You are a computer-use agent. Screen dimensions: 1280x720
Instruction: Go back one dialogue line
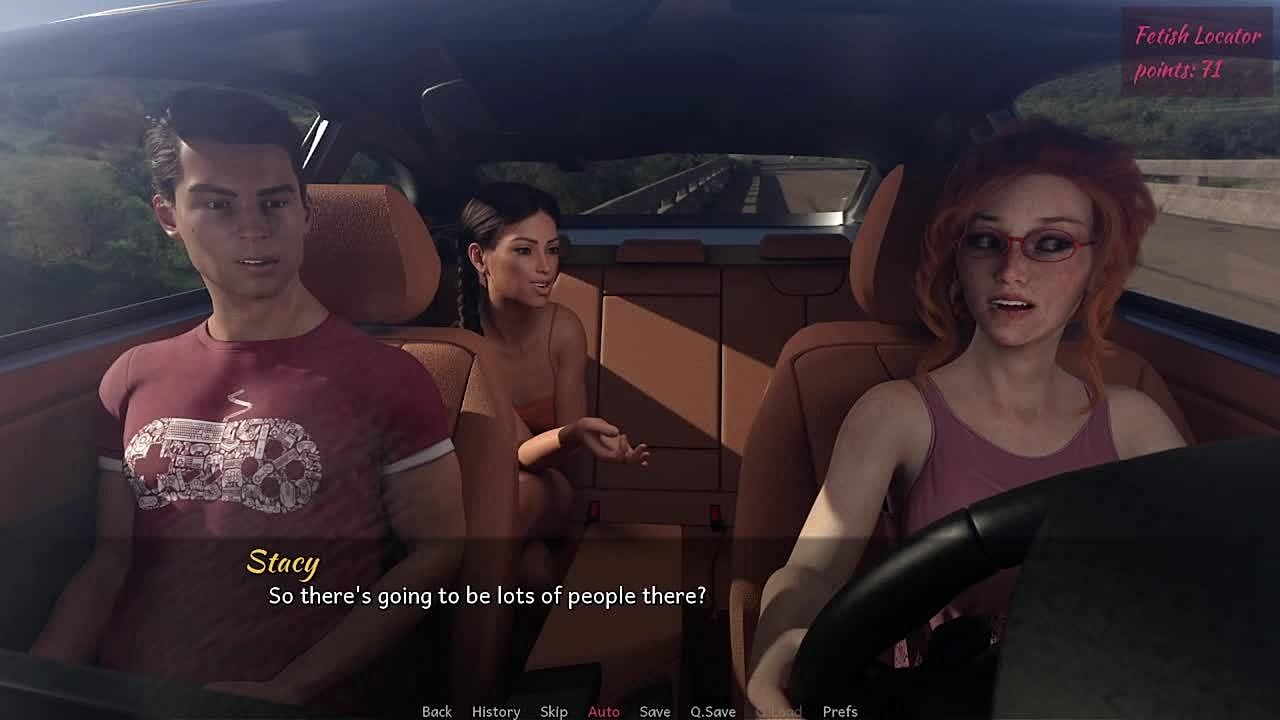pos(437,711)
